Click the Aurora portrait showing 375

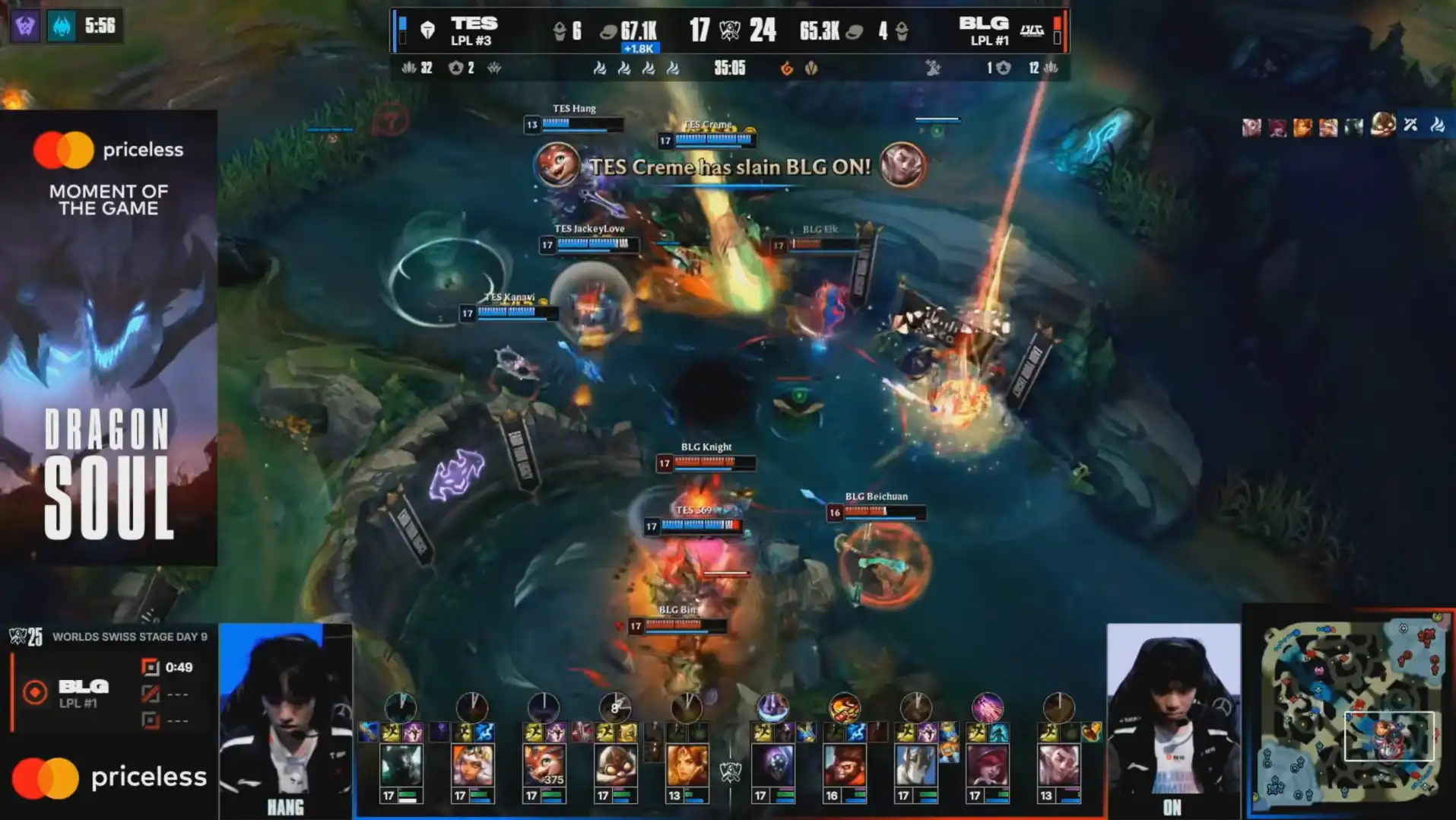pyautogui.click(x=544, y=764)
